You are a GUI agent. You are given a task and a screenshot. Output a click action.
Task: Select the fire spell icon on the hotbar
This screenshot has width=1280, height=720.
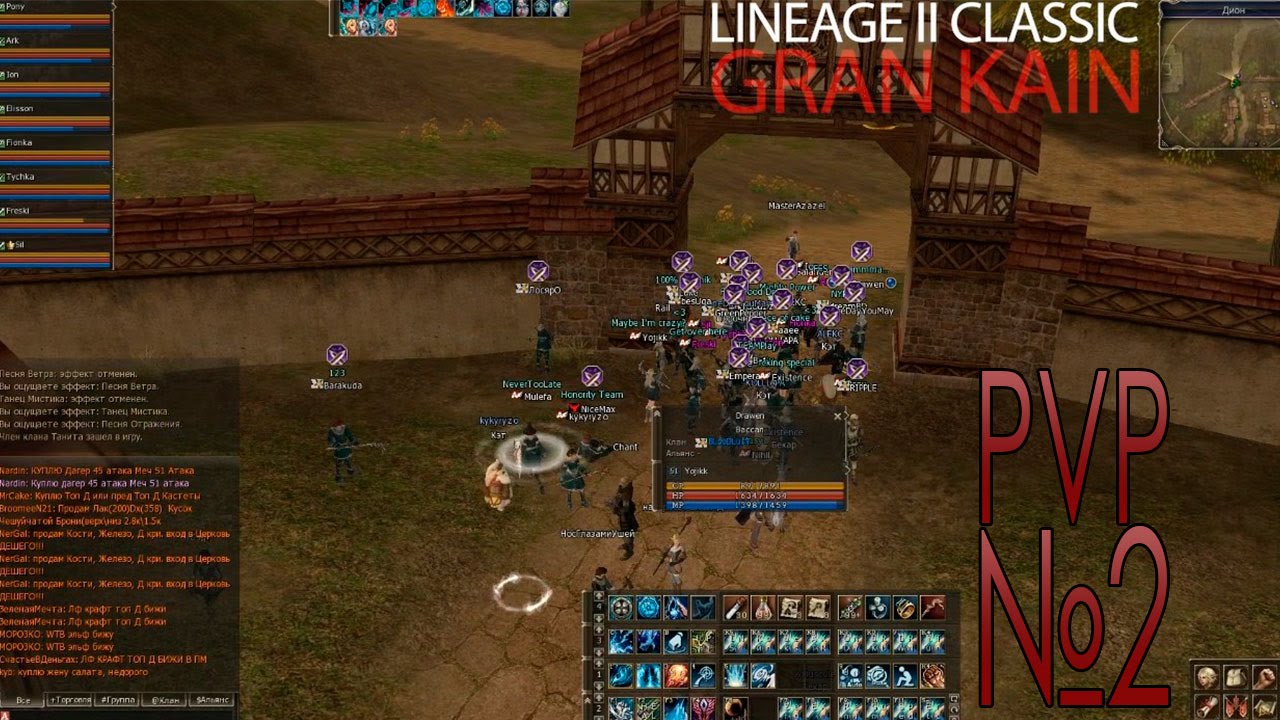(x=678, y=676)
